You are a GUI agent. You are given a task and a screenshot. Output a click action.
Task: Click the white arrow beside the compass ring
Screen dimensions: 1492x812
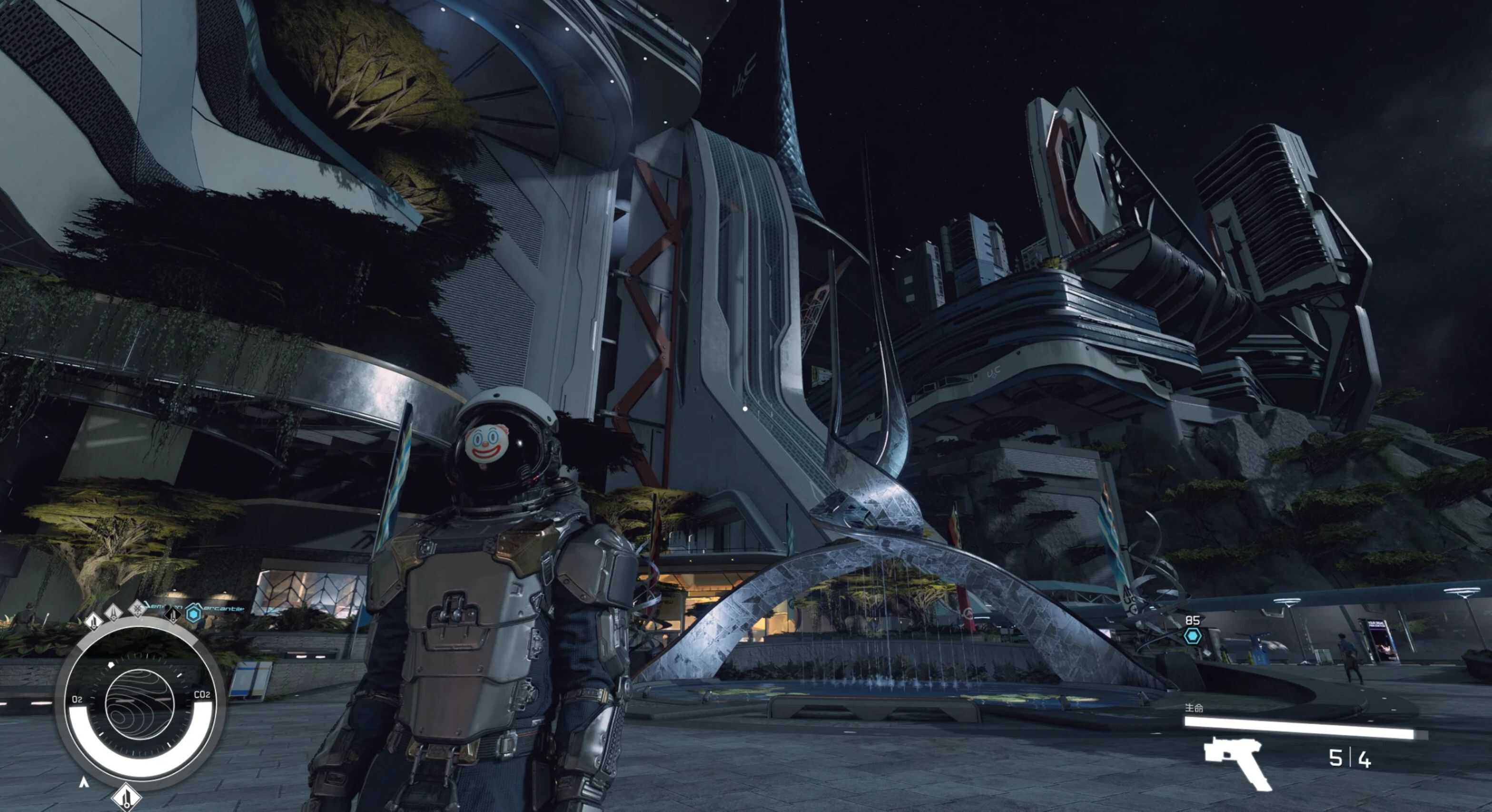coord(84,783)
